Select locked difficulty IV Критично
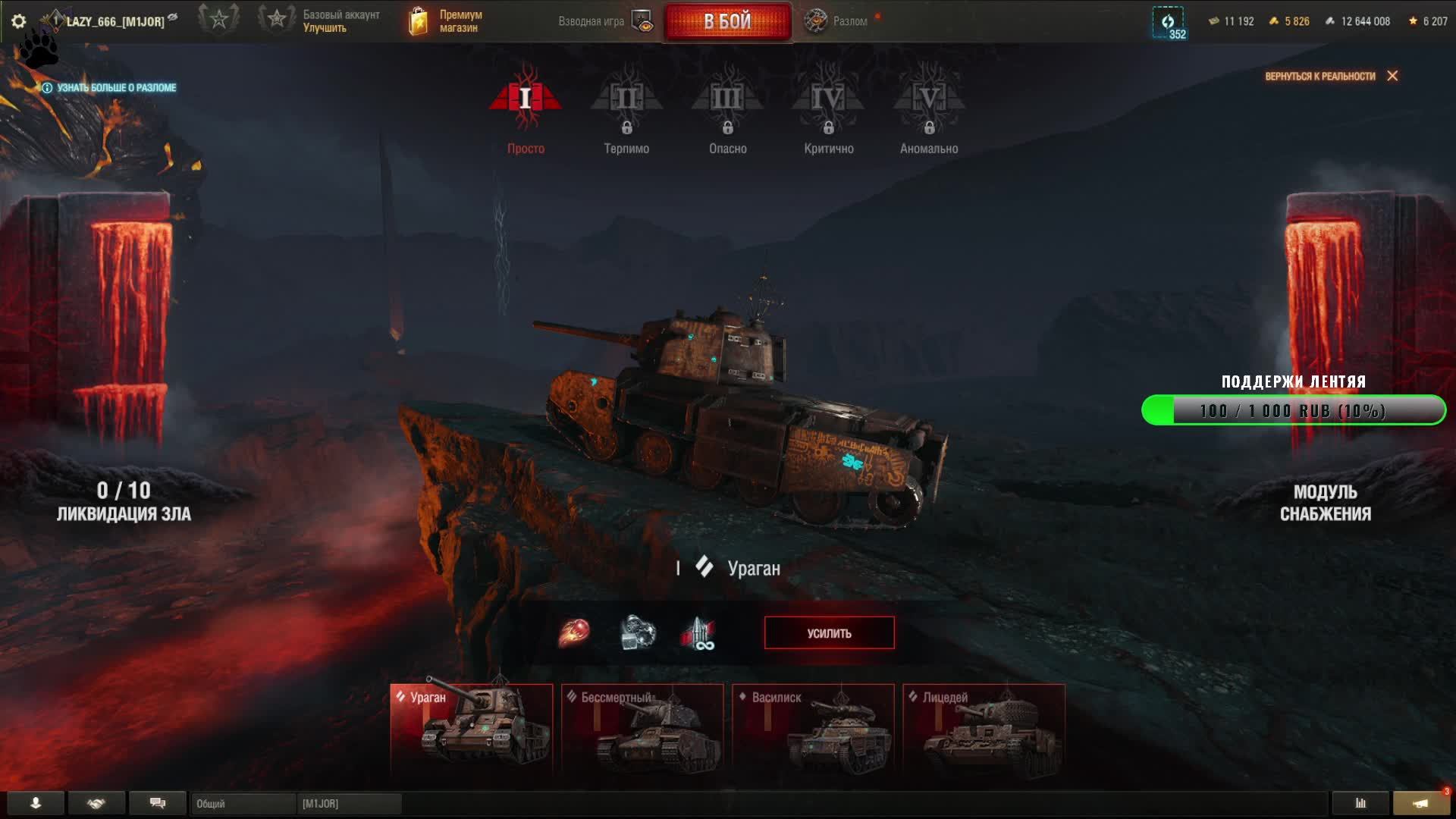The width and height of the screenshot is (1456, 819). point(828,110)
